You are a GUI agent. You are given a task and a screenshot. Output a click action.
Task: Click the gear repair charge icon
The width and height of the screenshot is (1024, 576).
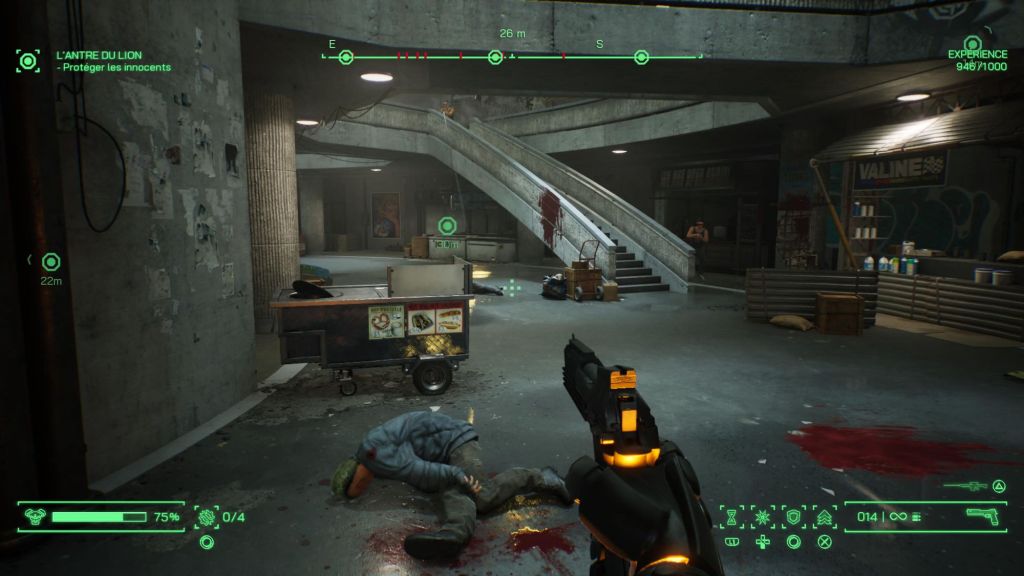(207, 517)
